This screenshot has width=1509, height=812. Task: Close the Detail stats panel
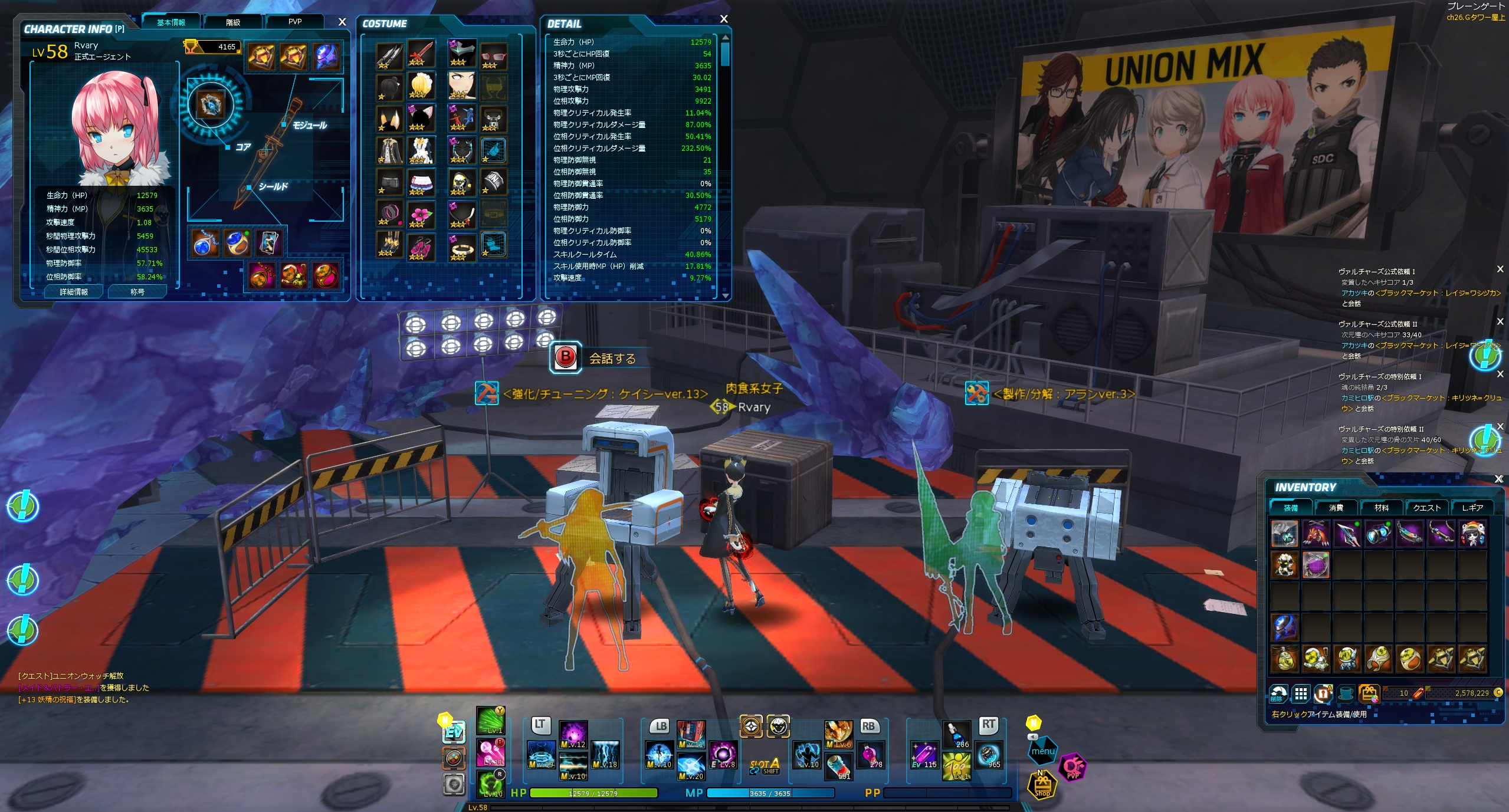[724, 19]
